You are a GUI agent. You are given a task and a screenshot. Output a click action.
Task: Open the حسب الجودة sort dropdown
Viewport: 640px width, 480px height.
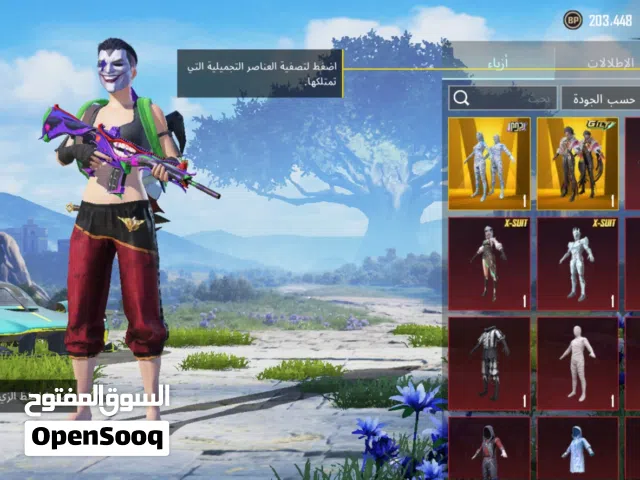pos(601,98)
